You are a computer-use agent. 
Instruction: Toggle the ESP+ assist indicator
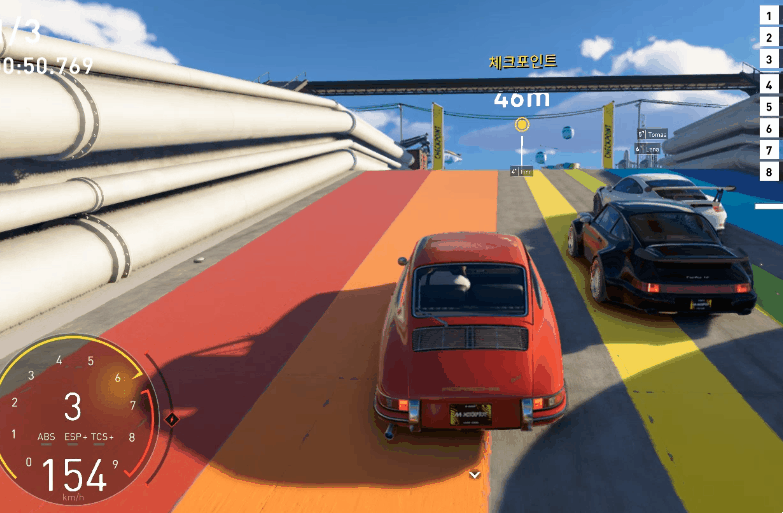pos(76,437)
